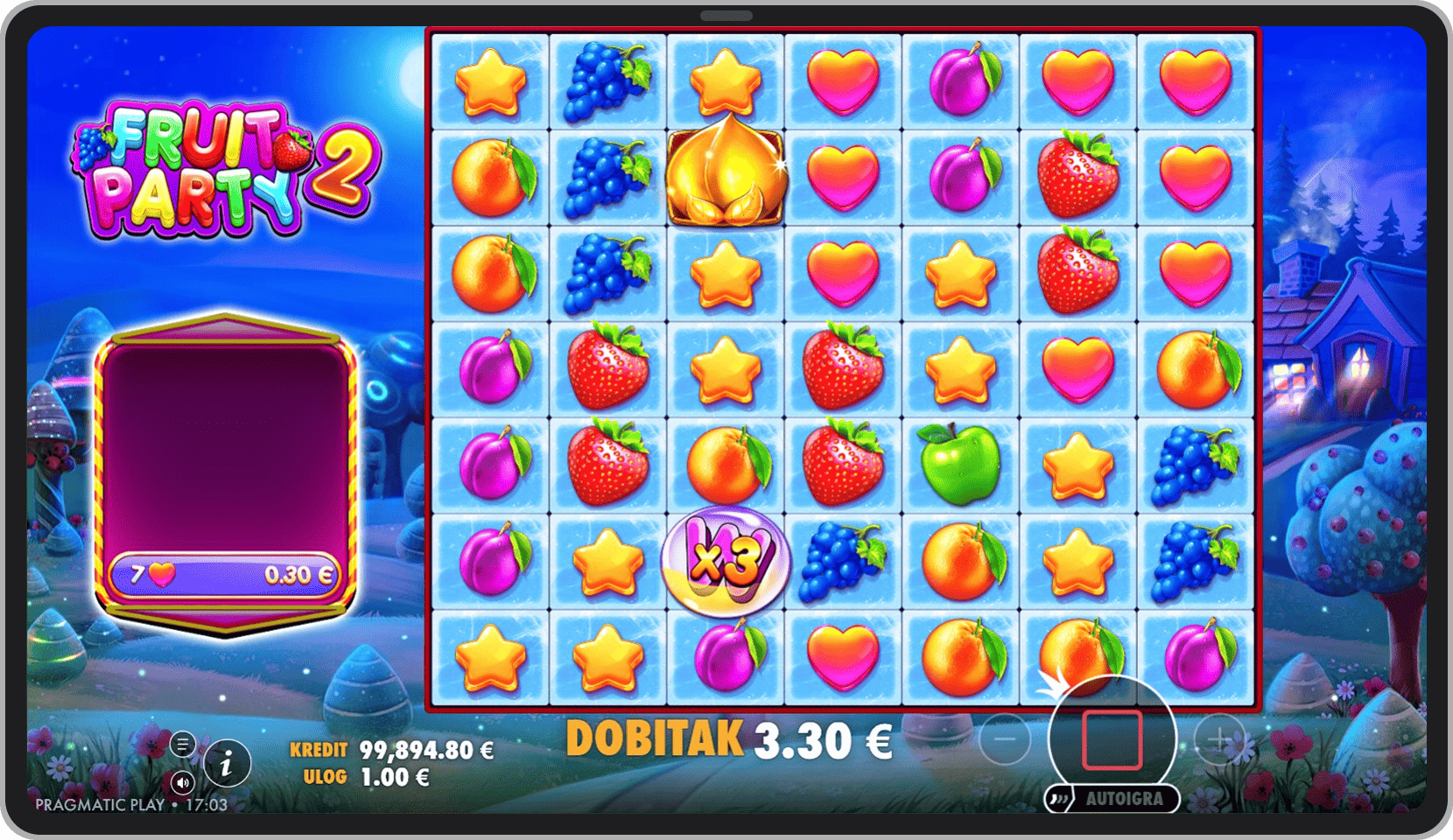Open the hamburger menu icon
The height and width of the screenshot is (840, 1453).
182,744
